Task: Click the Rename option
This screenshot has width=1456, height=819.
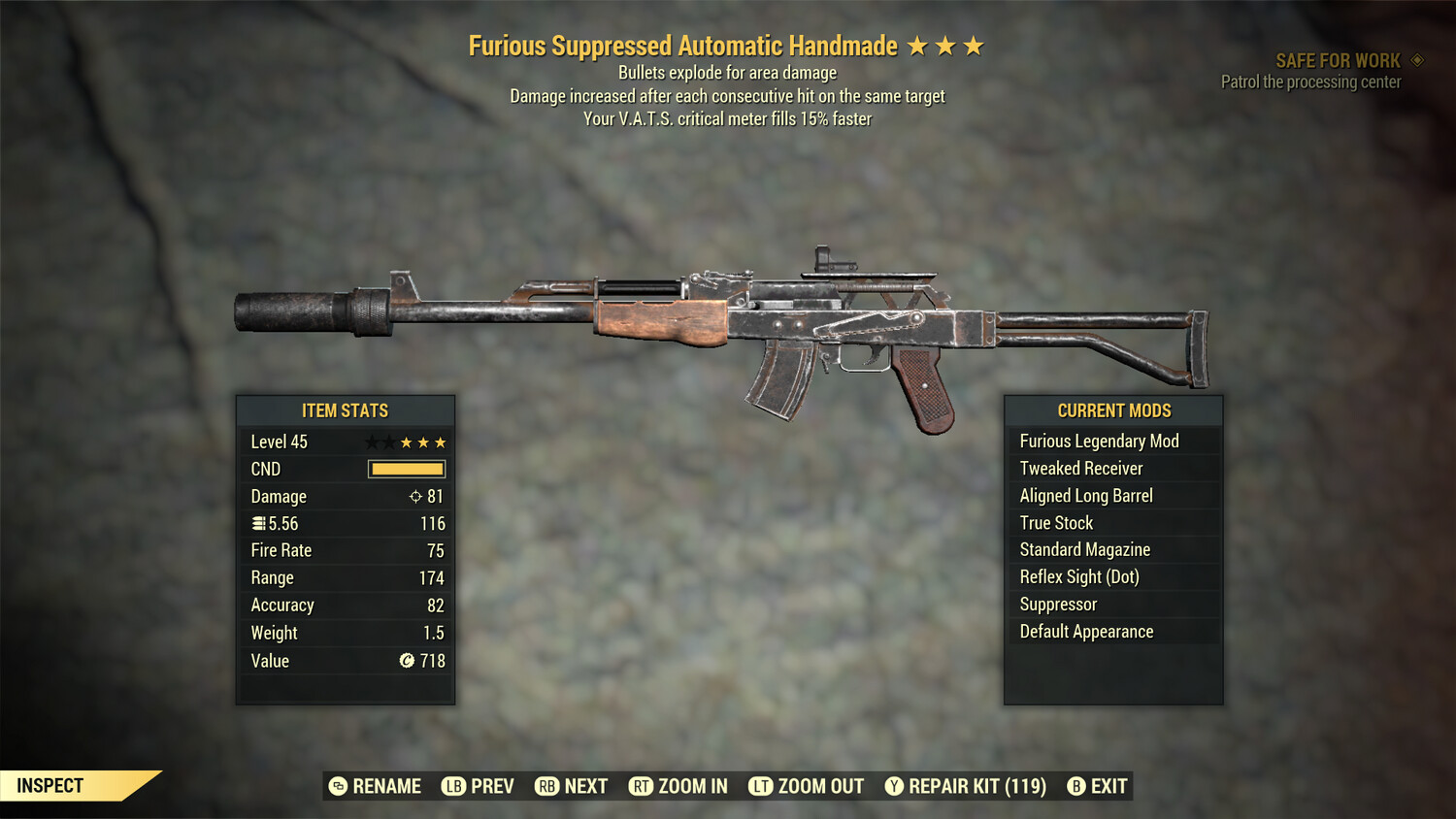Action: (x=385, y=786)
